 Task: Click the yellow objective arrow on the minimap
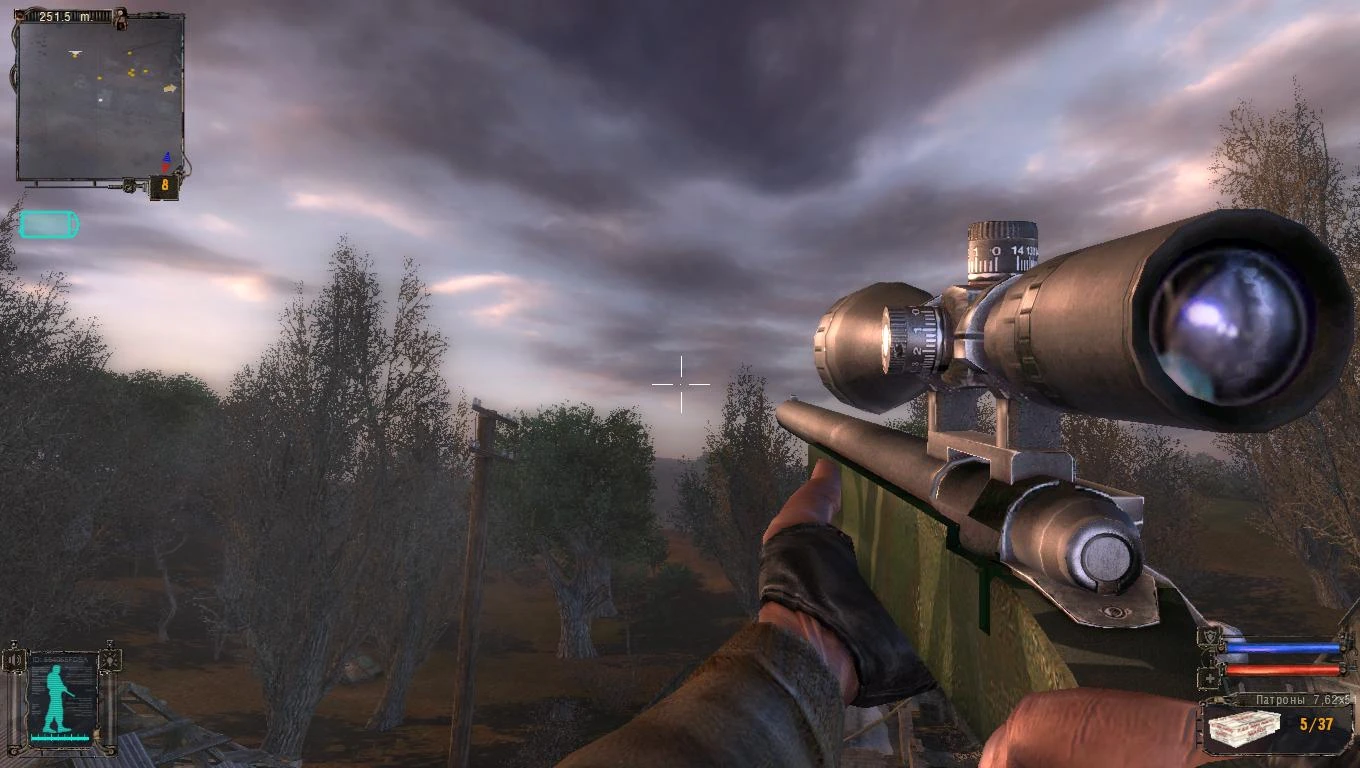(x=170, y=88)
